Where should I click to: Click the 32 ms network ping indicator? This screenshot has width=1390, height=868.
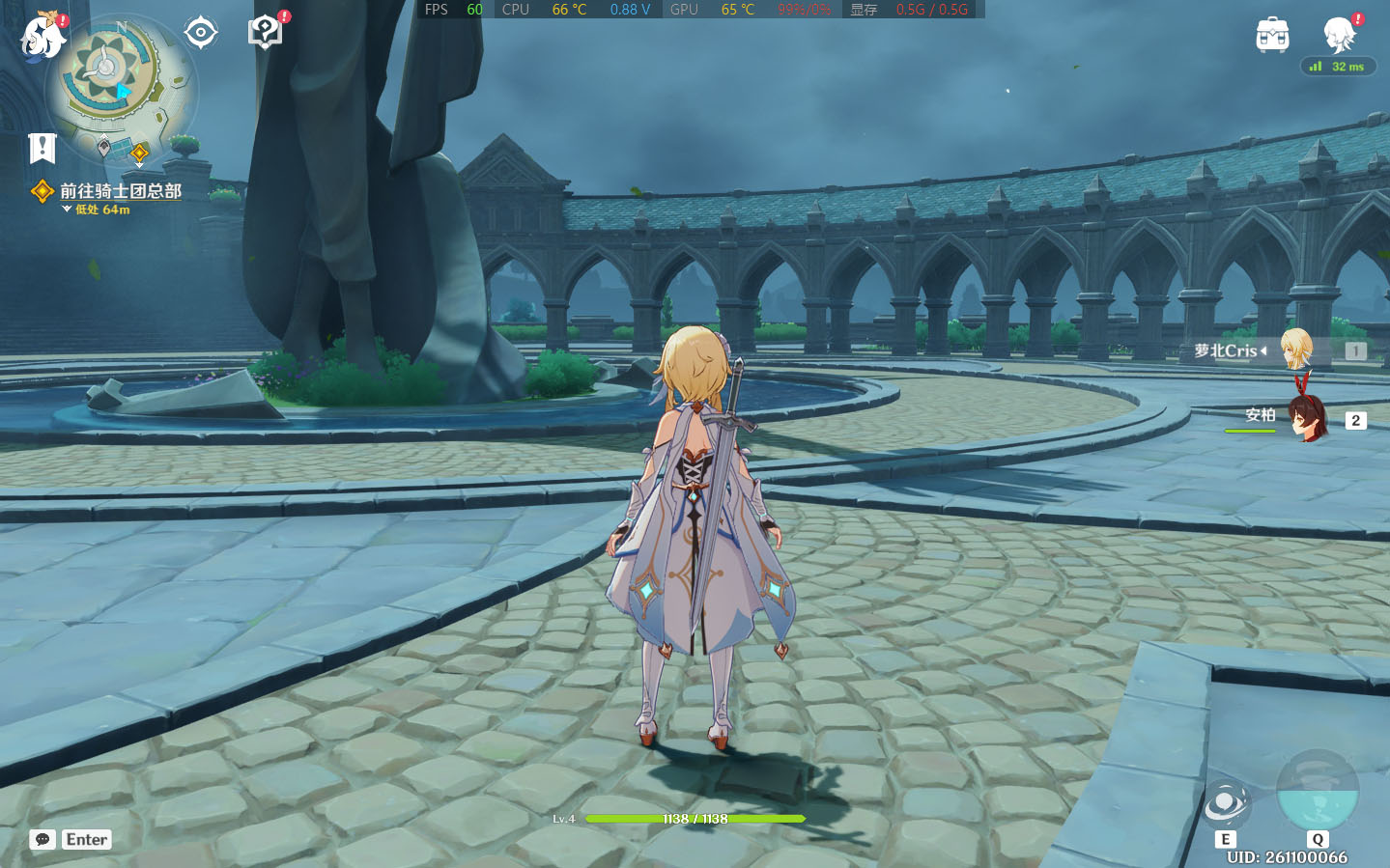coord(1338,67)
